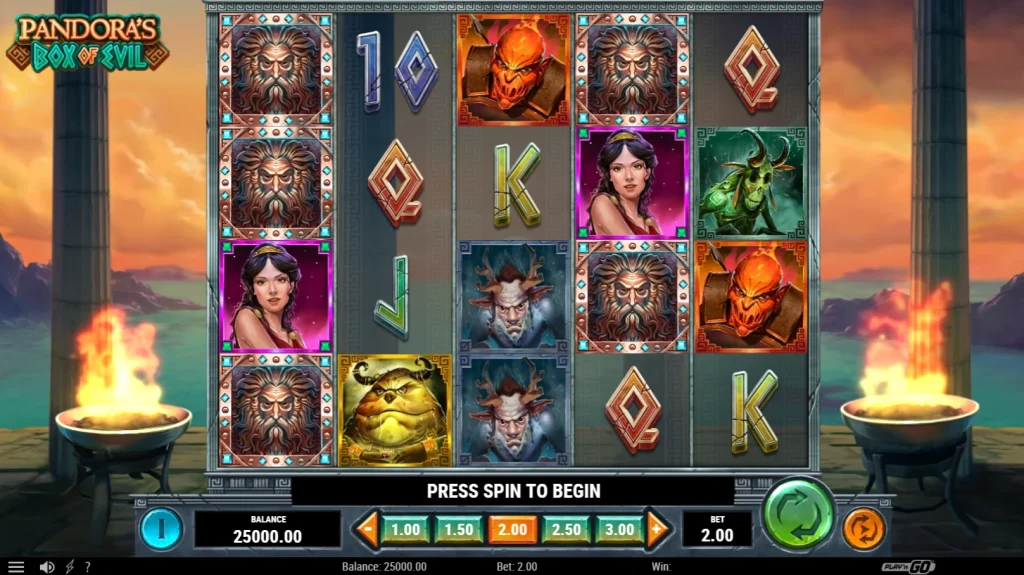Open the orange autoplay button
The image size is (1024, 575).
[x=863, y=527]
